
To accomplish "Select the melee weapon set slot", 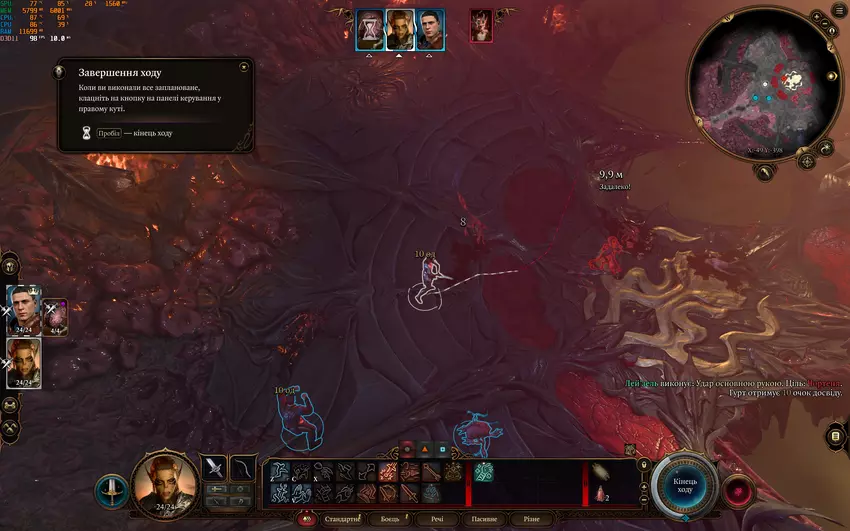I will click(214, 467).
